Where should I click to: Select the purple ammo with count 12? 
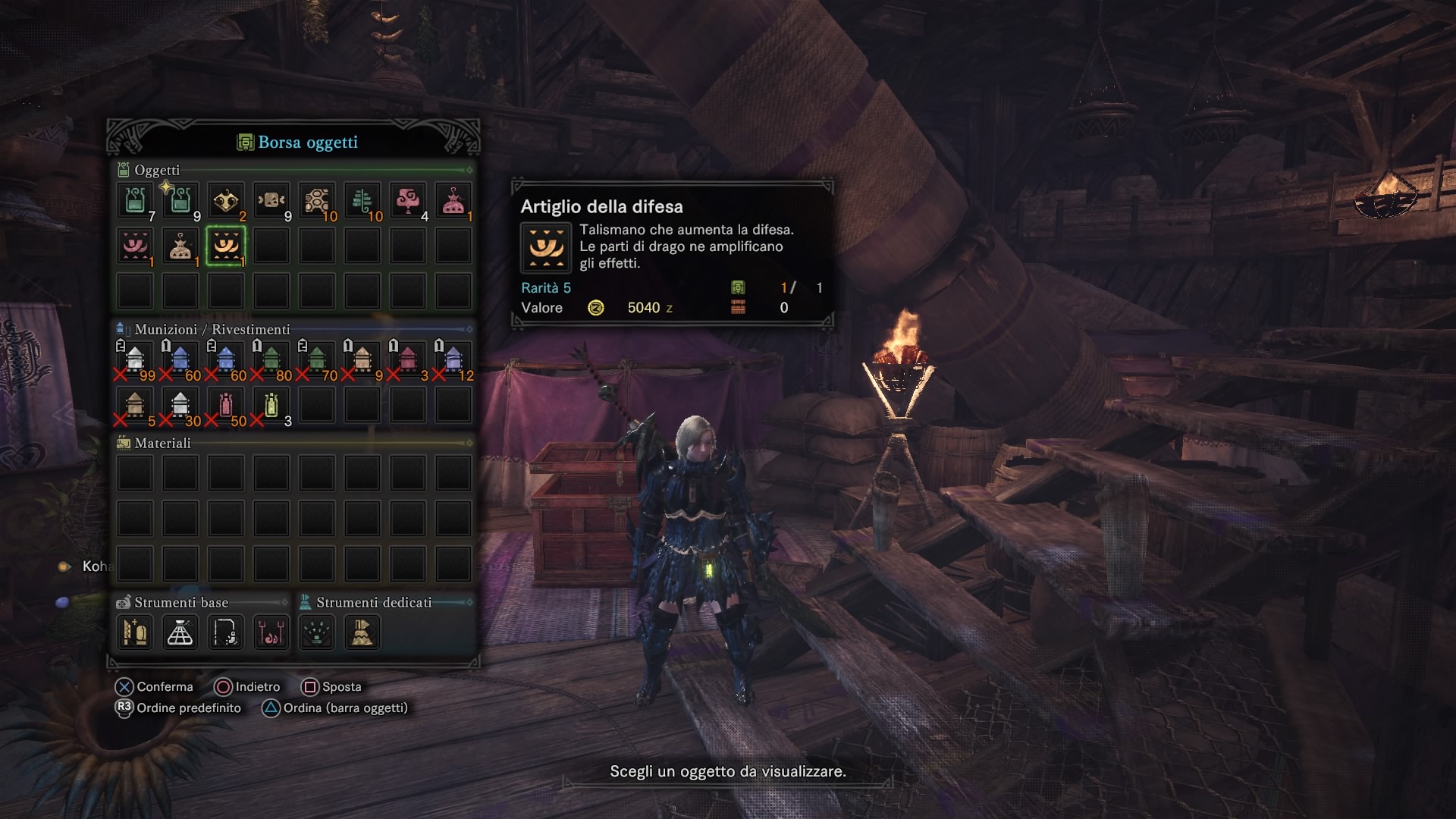click(x=453, y=359)
